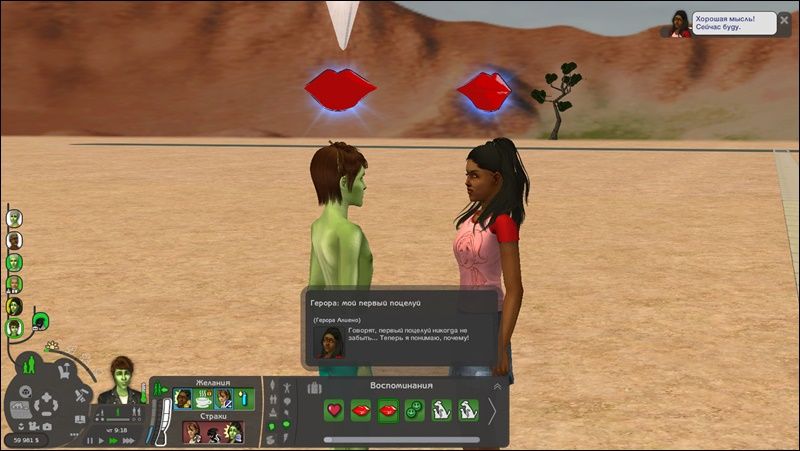This screenshot has height=451, width=800.
Task: Select the first fear in Страхи row
Action: pyautogui.click(x=192, y=432)
